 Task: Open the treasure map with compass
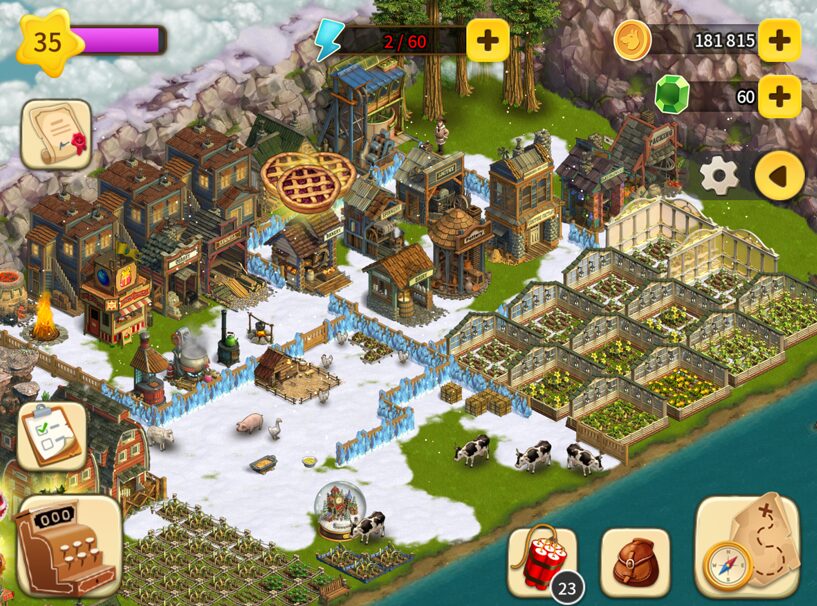[746, 546]
